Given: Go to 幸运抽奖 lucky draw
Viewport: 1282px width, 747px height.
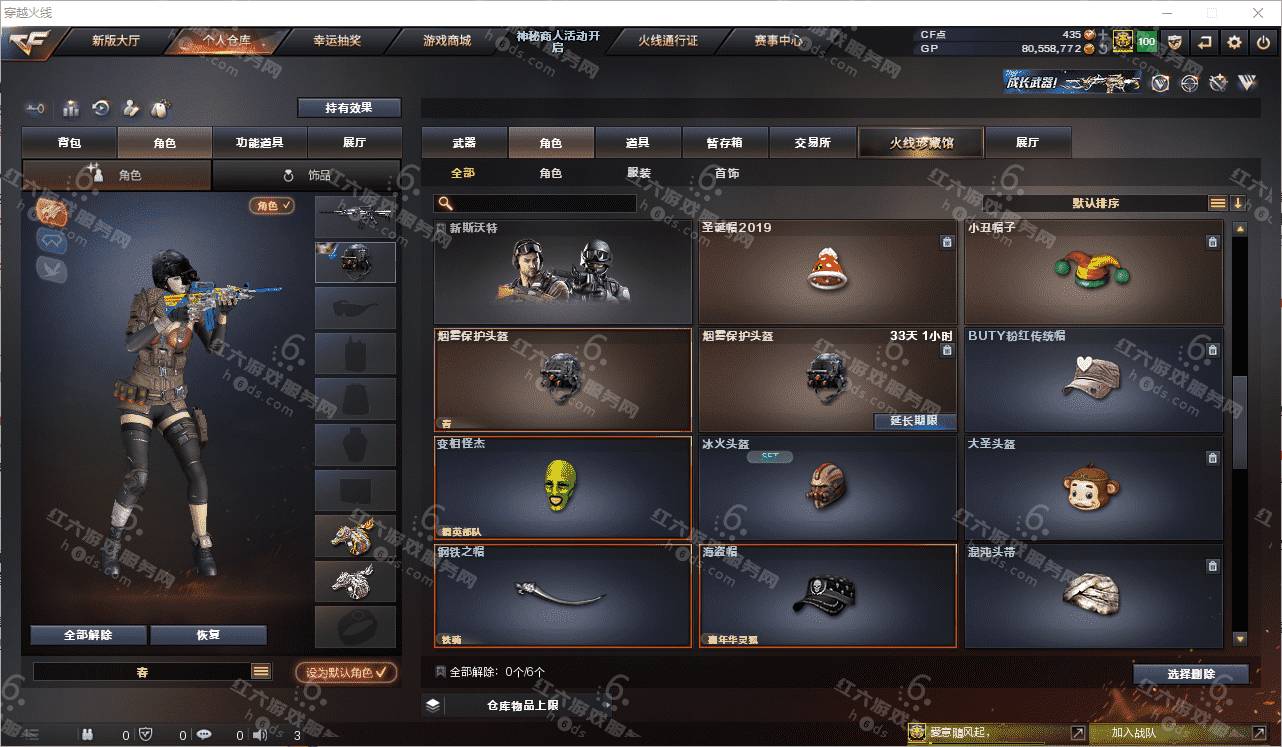Looking at the screenshot, I should click(337, 41).
